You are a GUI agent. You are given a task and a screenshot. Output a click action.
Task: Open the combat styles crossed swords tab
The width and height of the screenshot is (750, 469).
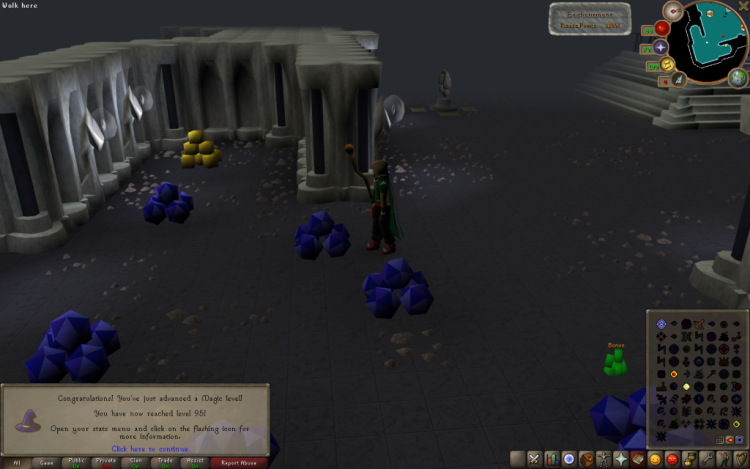tap(534, 459)
